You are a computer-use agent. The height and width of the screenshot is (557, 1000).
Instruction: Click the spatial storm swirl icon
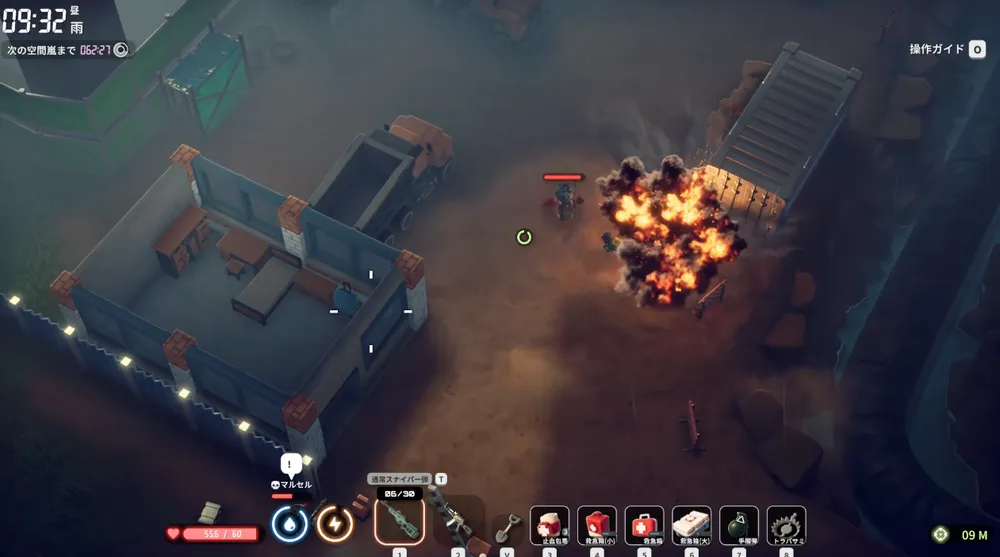(x=121, y=49)
